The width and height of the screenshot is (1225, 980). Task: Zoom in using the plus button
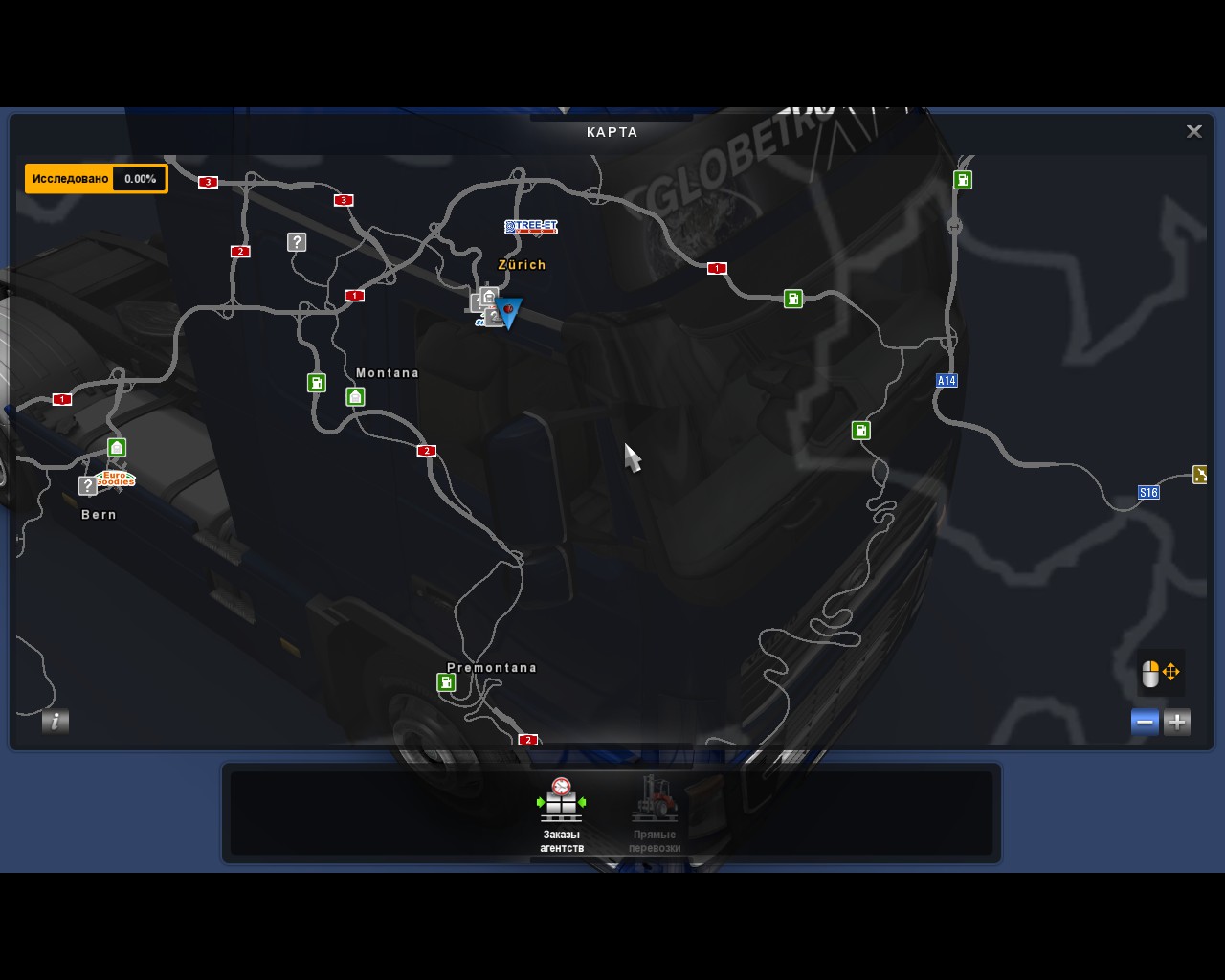(1177, 722)
